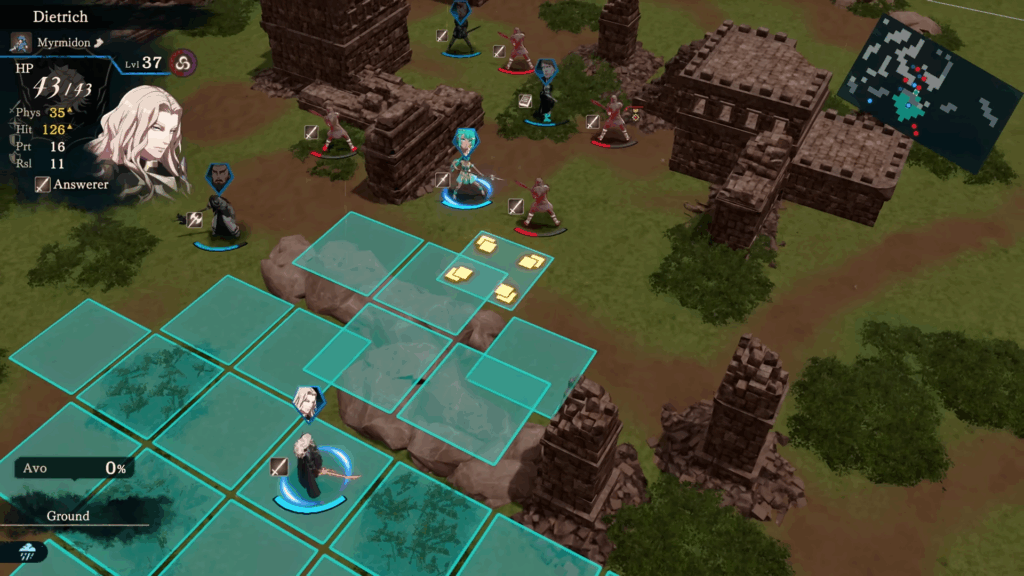1024x576 pixels.
Task: Click the Myrmidon class label
Action: [x=64, y=43]
